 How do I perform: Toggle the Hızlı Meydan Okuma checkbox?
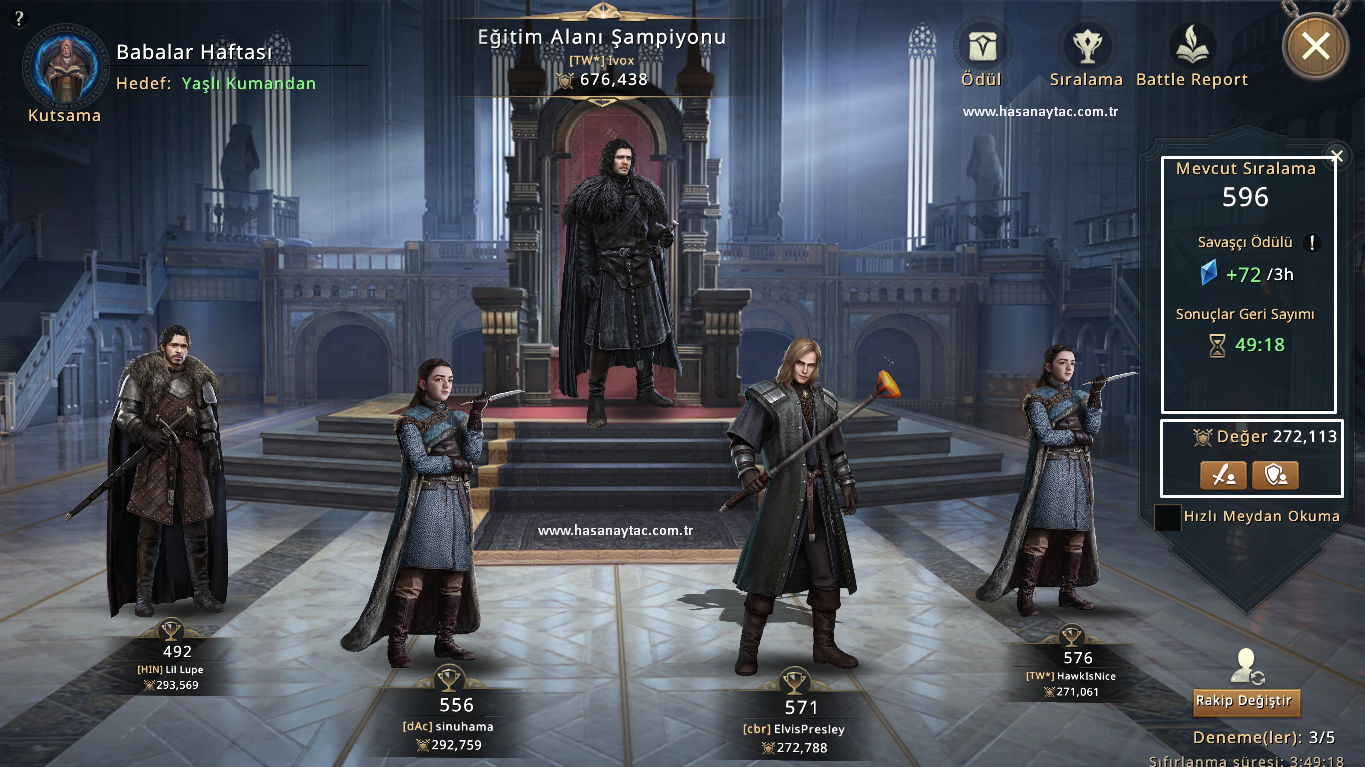pos(1167,518)
